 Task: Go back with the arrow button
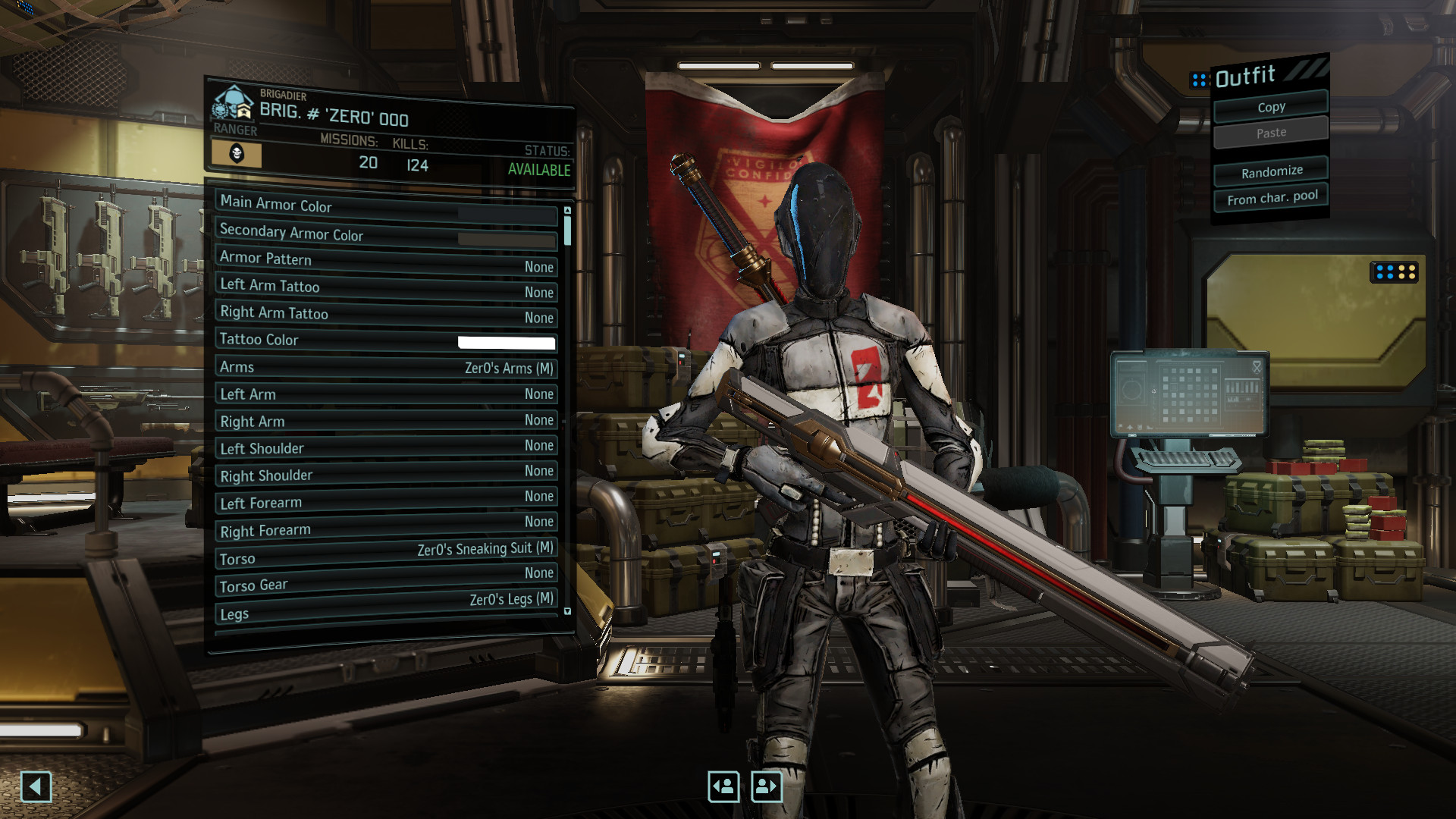(x=36, y=786)
